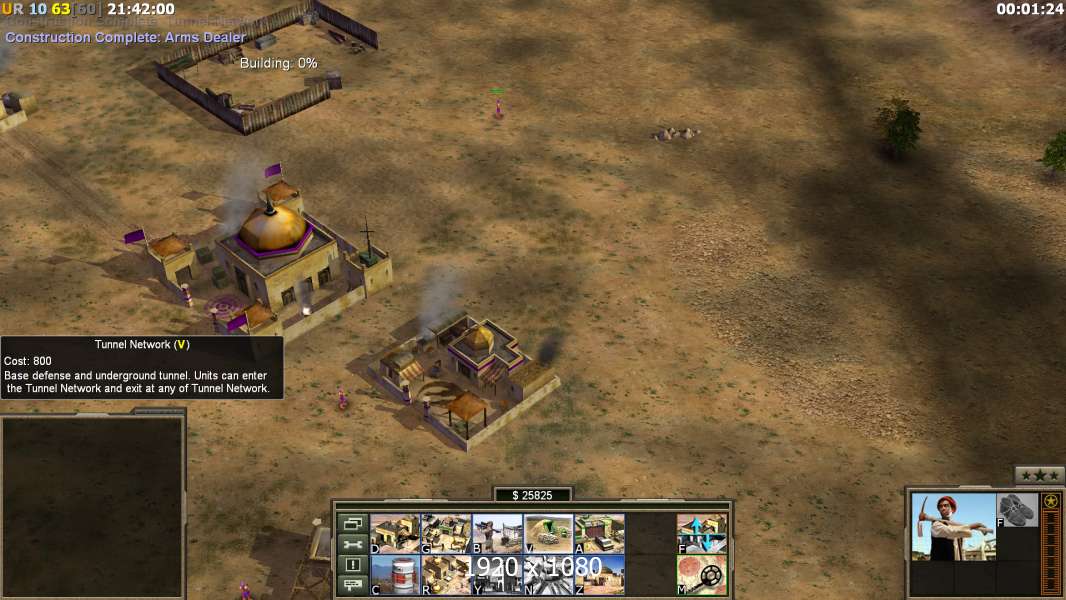Viewport: 1066px width, 600px height.
Task: Select the build icon with hotkey Z
Action: tap(600, 575)
